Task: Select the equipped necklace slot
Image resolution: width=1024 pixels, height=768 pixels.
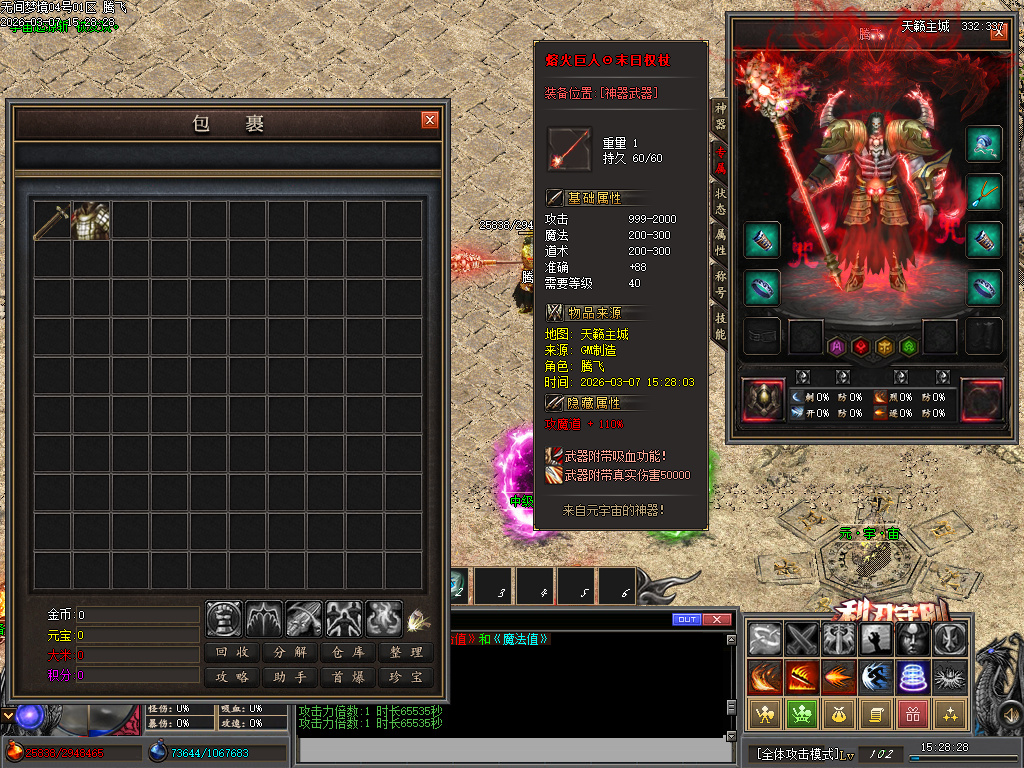Action: (x=985, y=191)
